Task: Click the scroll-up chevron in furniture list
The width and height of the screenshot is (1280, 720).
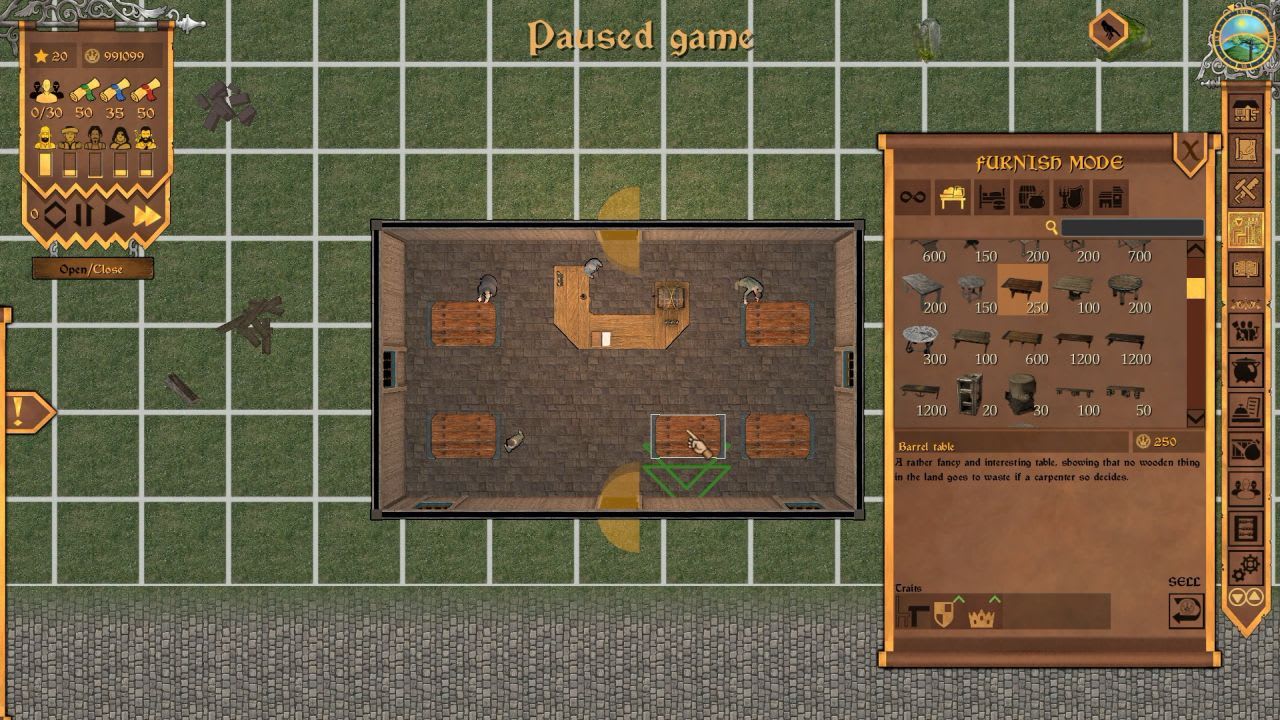Action: click(1195, 250)
